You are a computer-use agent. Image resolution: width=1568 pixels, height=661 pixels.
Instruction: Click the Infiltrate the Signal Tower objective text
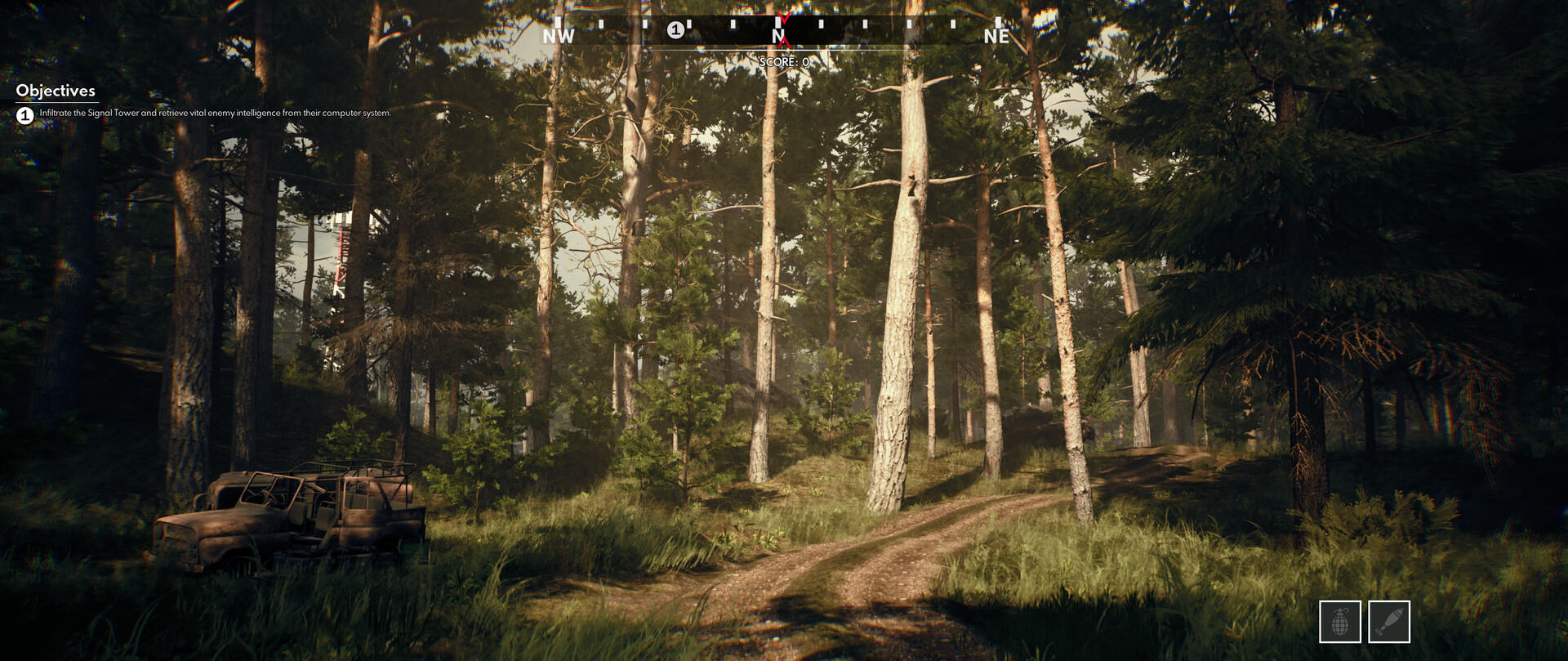click(214, 115)
